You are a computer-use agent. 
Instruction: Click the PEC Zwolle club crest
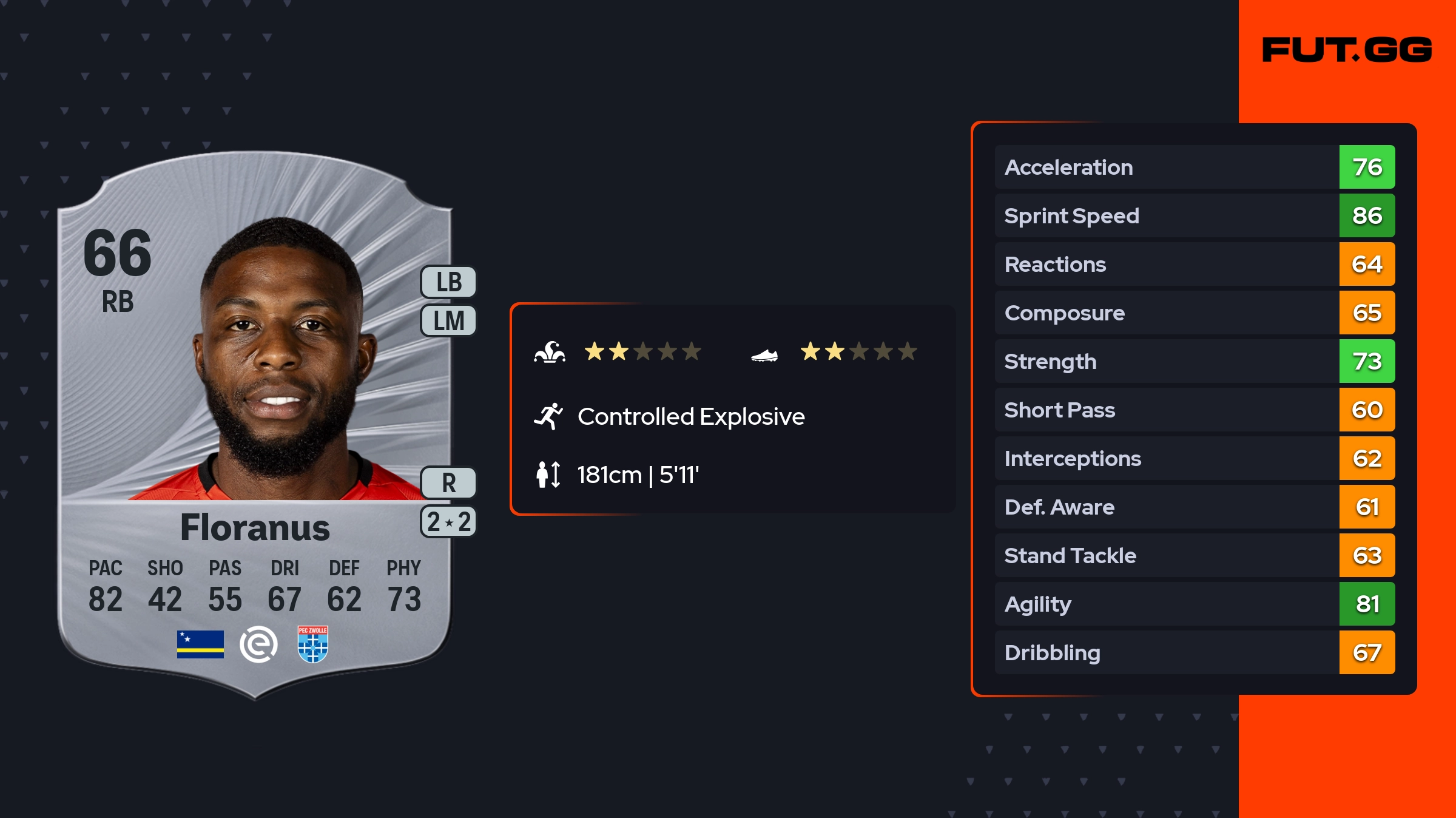[312, 644]
